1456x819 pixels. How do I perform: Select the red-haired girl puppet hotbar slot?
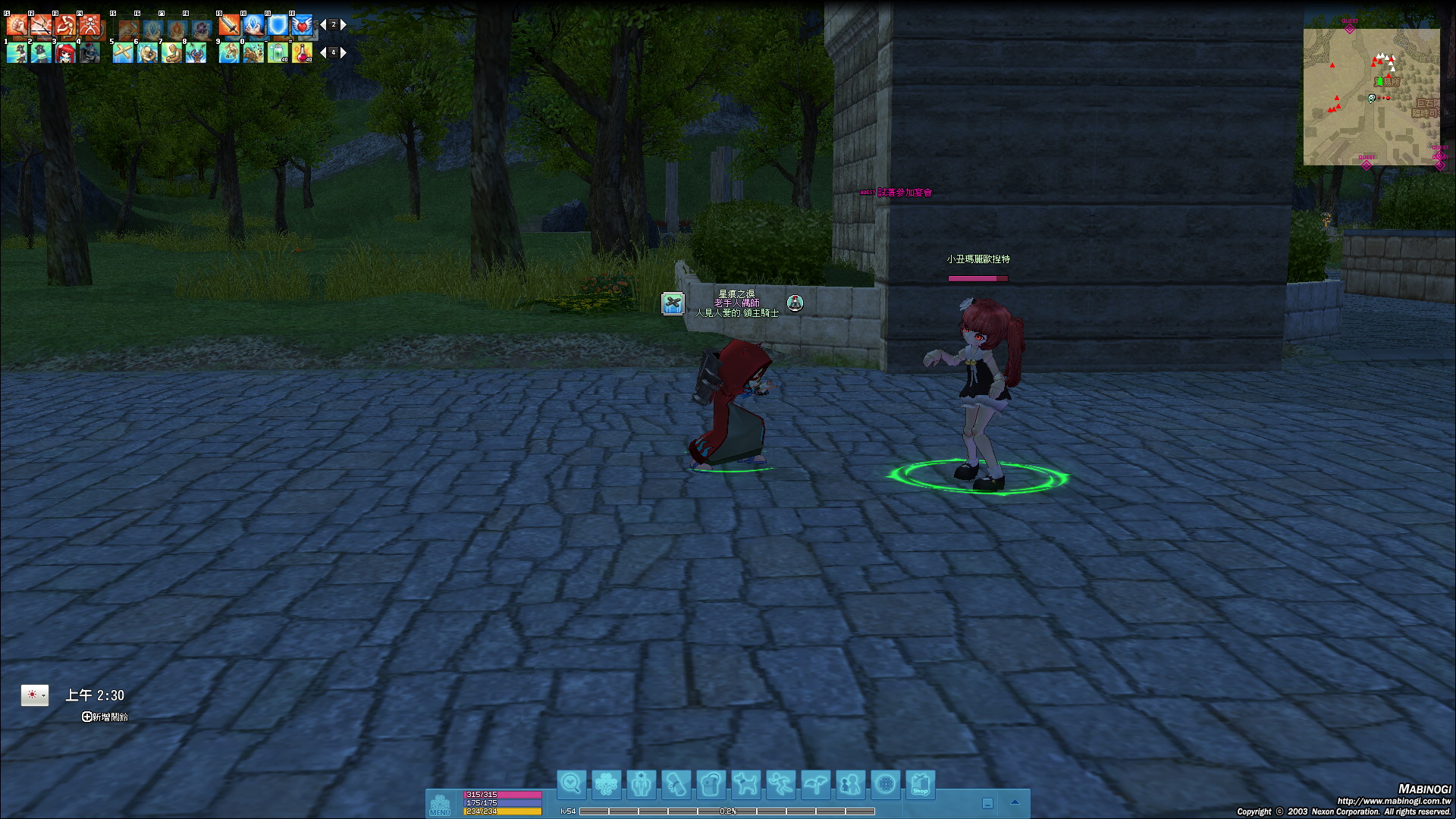point(66,52)
